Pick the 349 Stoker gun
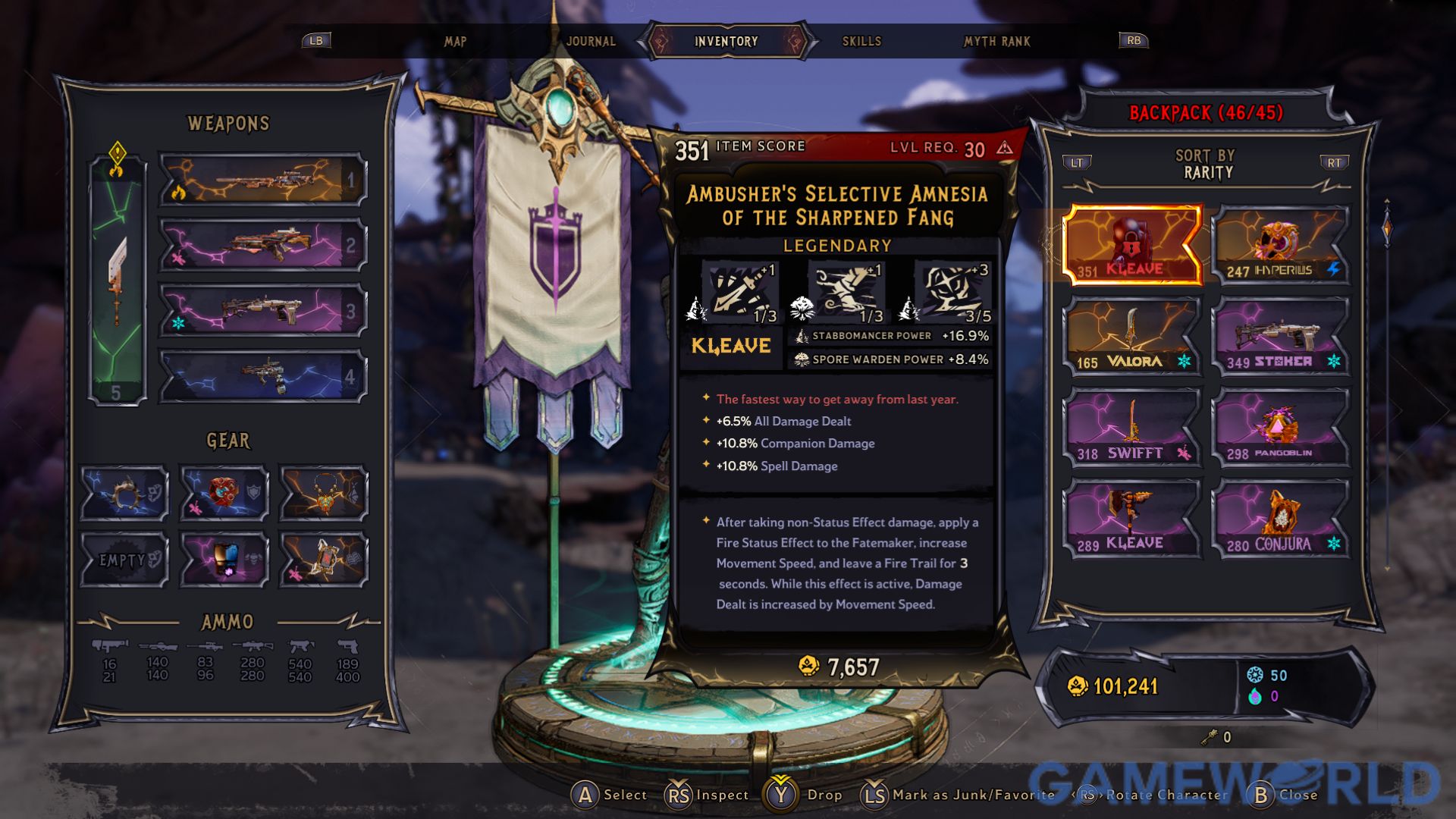1456x819 pixels. click(1280, 337)
